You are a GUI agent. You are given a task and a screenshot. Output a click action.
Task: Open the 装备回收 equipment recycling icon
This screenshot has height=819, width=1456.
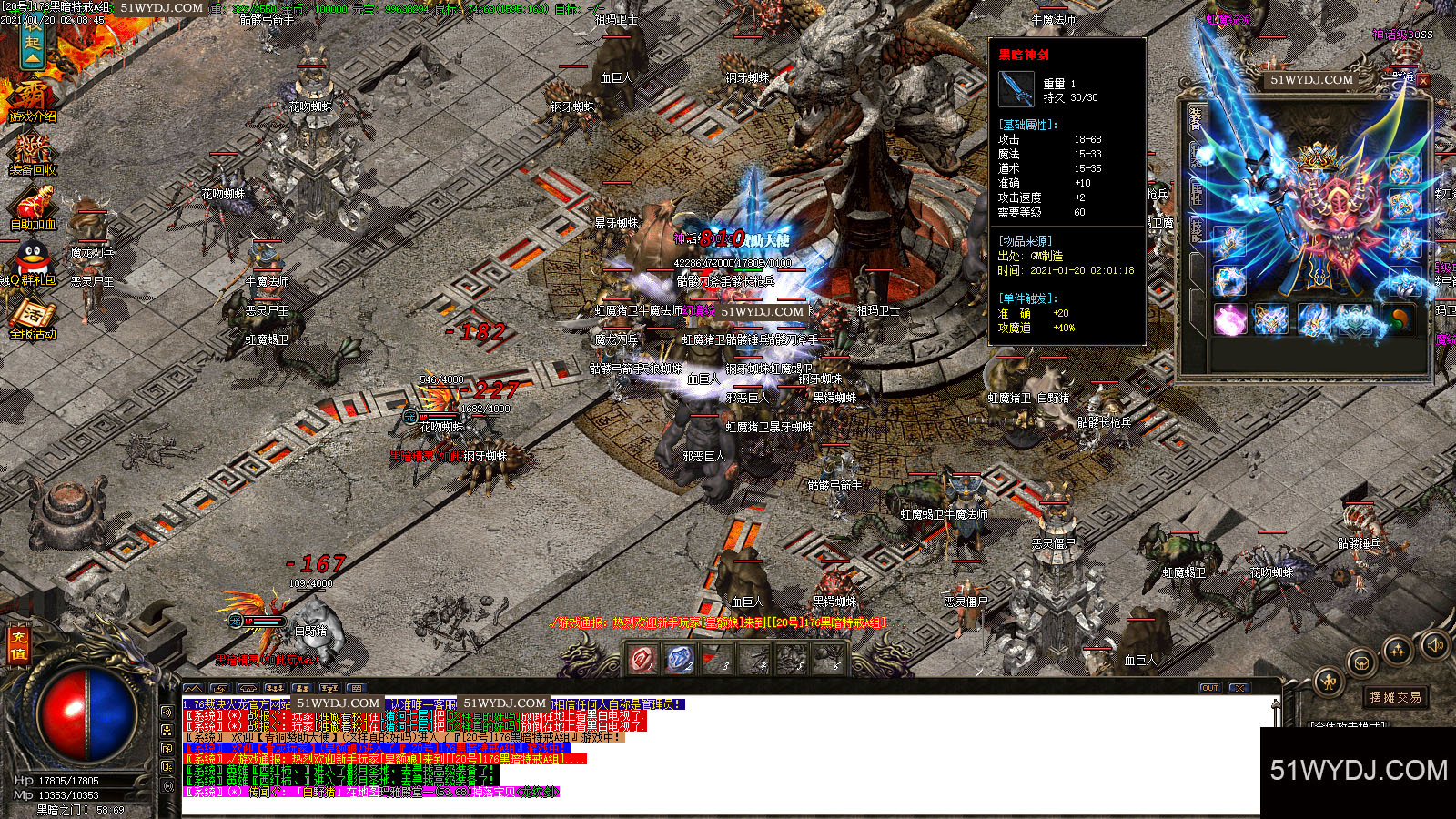33,155
